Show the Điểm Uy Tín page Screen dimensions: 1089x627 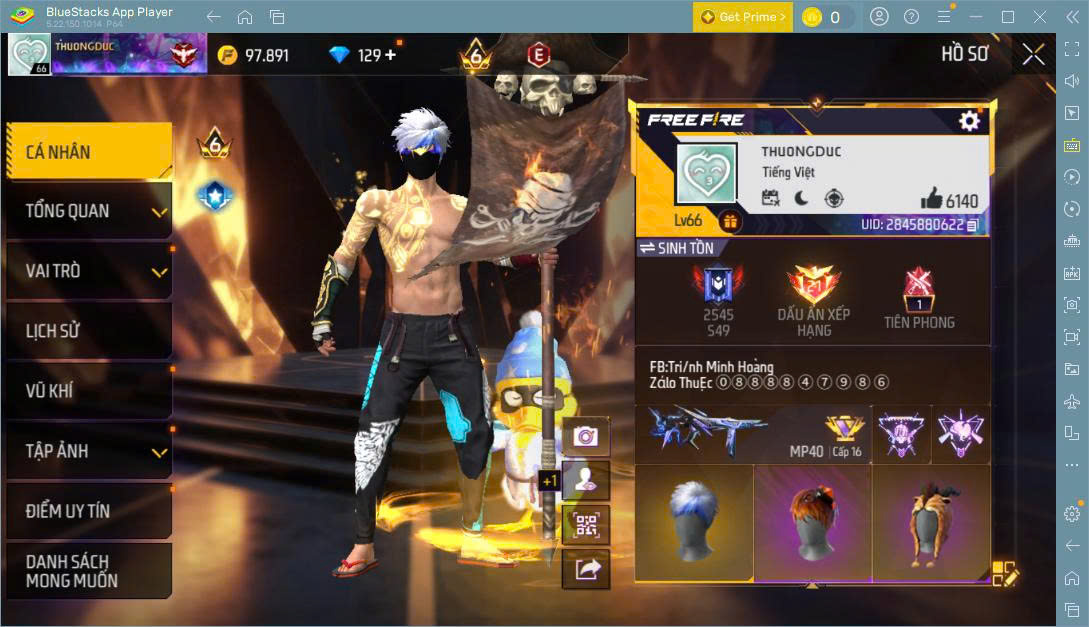(88, 511)
